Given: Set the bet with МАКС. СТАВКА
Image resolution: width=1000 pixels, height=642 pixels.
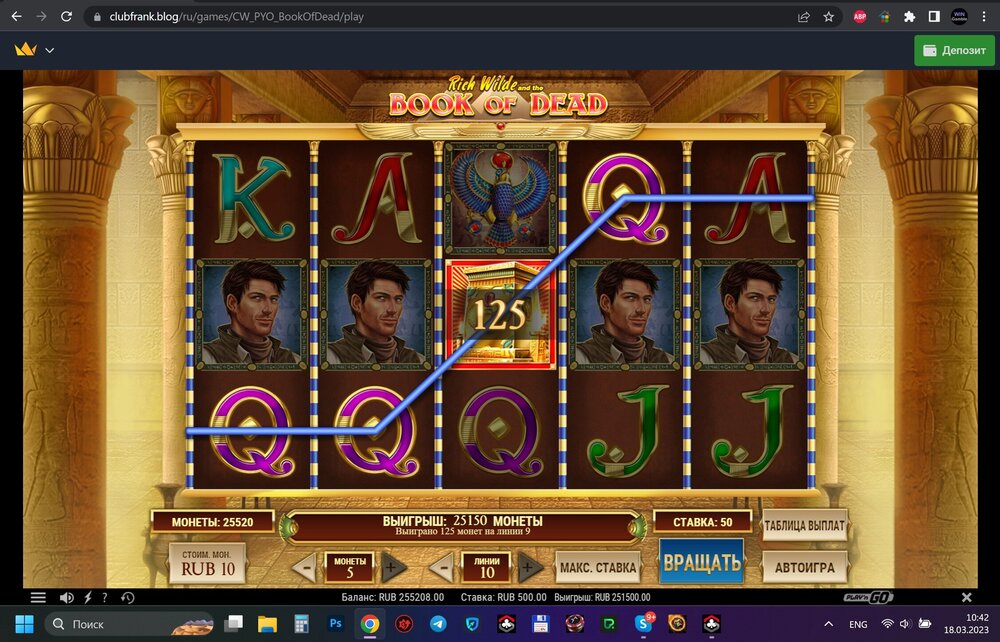Looking at the screenshot, I should 597,567.
